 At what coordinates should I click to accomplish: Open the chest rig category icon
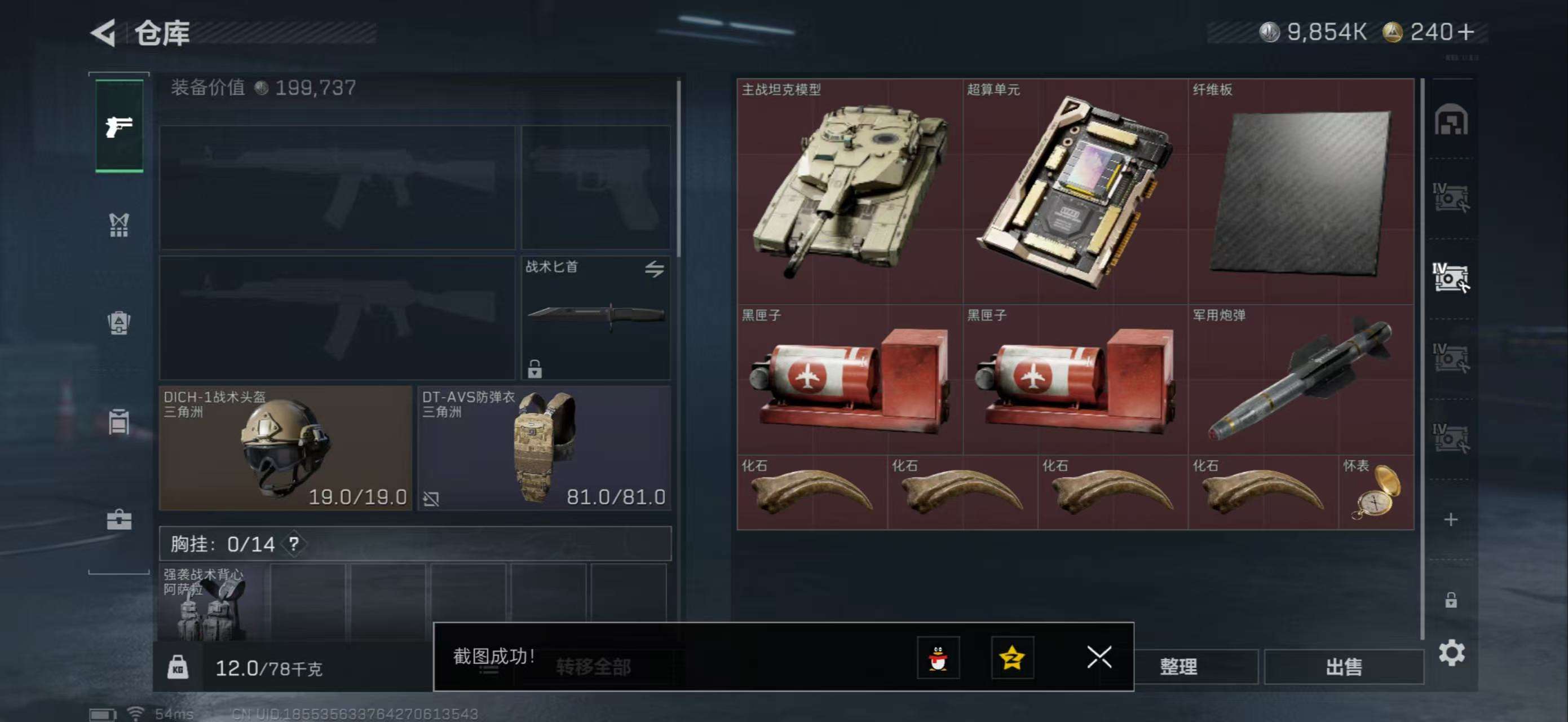(x=120, y=225)
